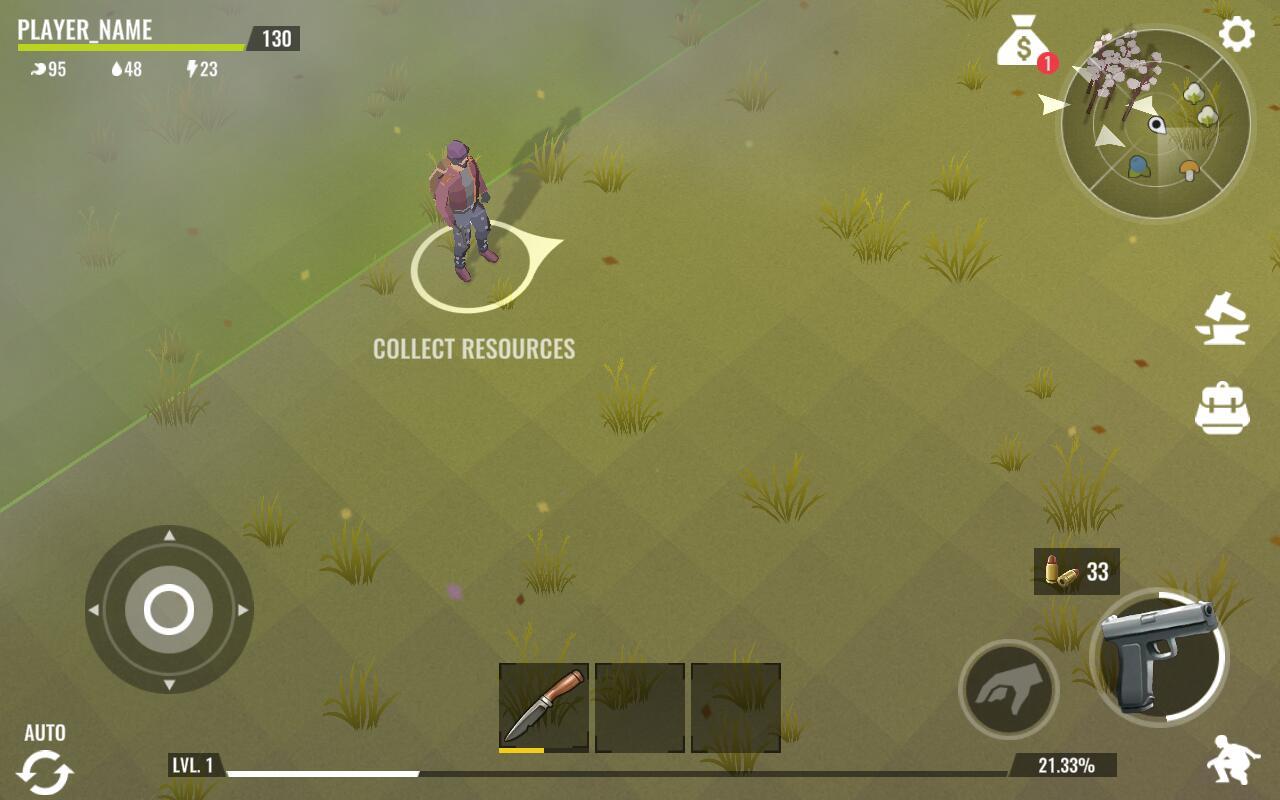Tap the feather weight stat icon
This screenshot has width=1280, height=800.
37,69
